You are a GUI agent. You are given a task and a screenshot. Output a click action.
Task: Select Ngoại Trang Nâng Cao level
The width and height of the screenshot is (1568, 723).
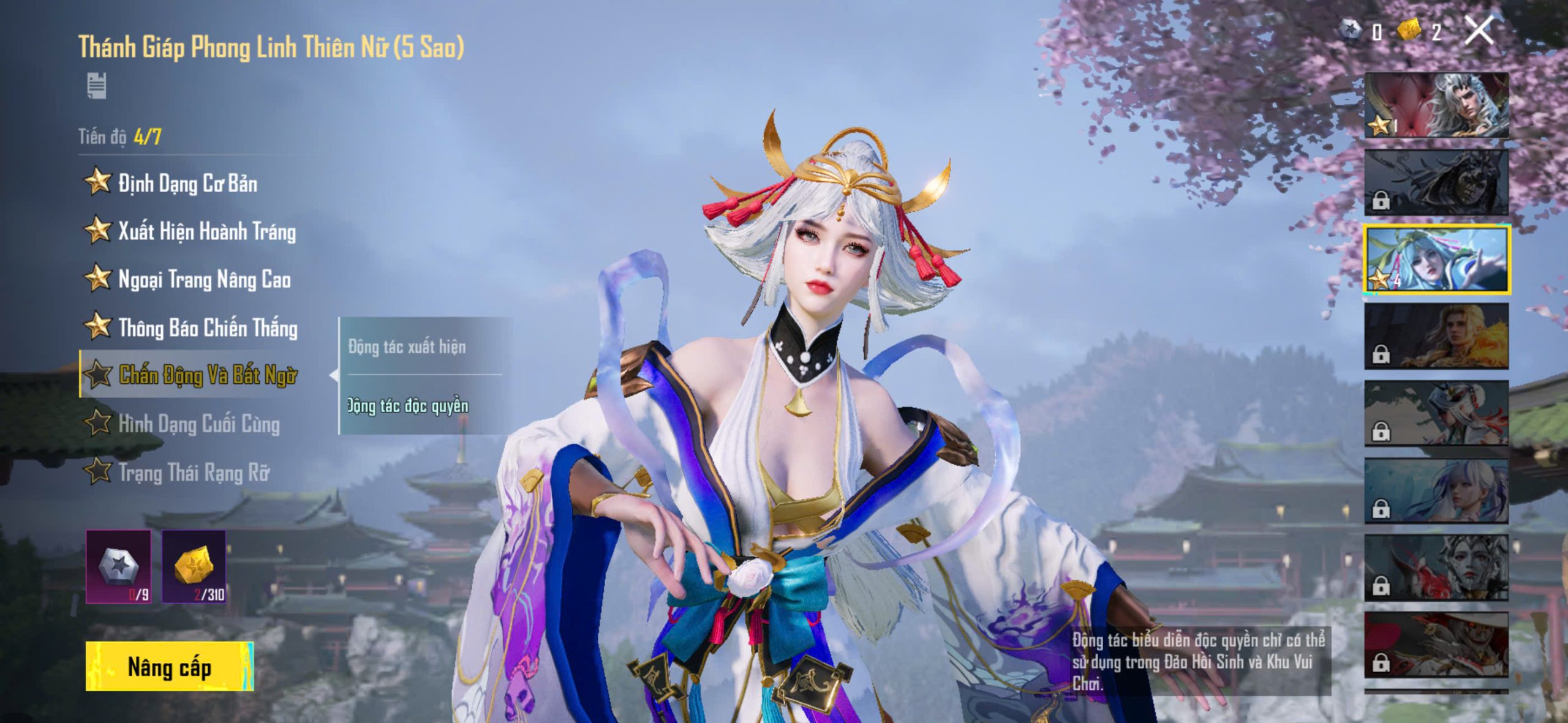click(204, 280)
